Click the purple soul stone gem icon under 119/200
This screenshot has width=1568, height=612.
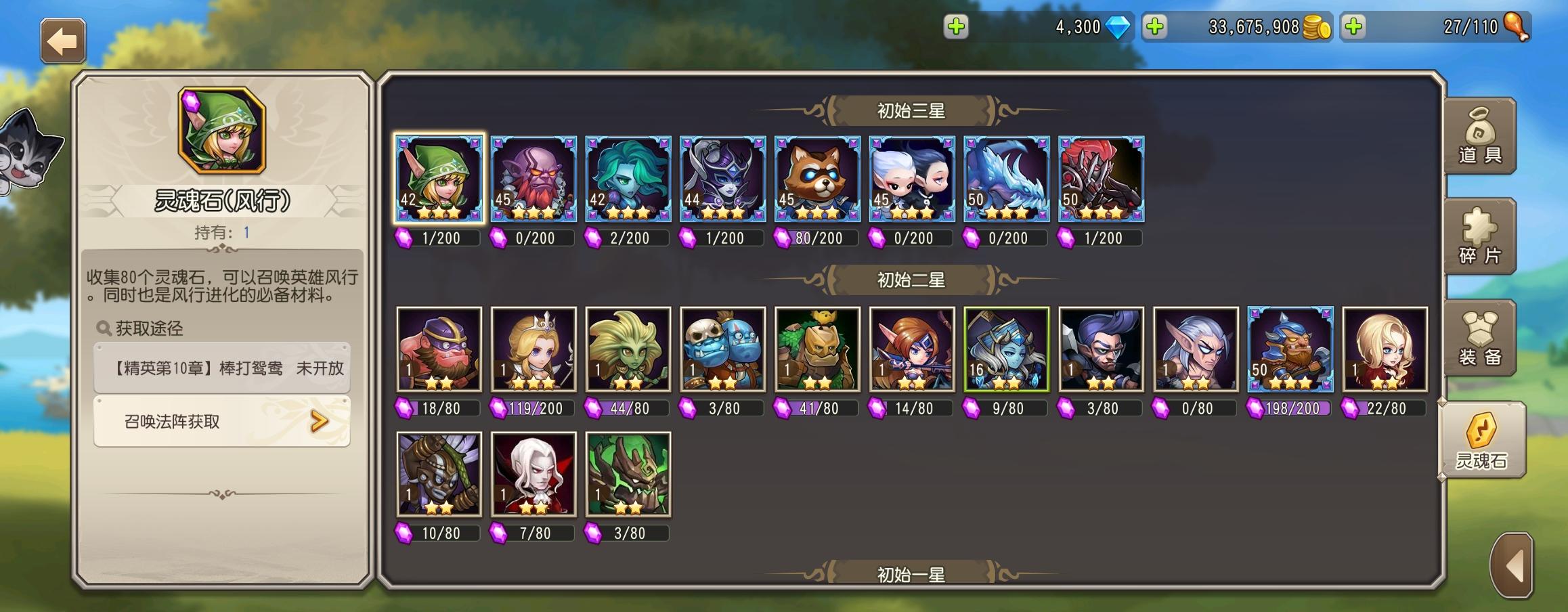(x=497, y=408)
